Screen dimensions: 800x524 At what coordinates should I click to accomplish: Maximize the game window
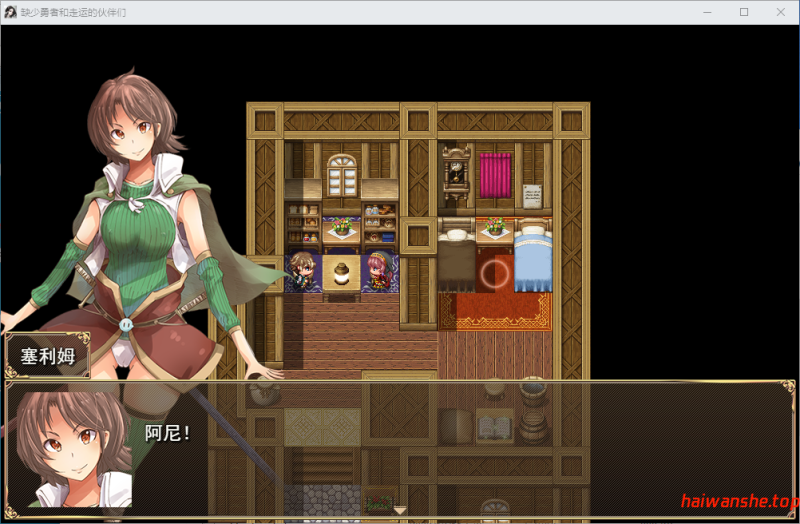click(744, 12)
